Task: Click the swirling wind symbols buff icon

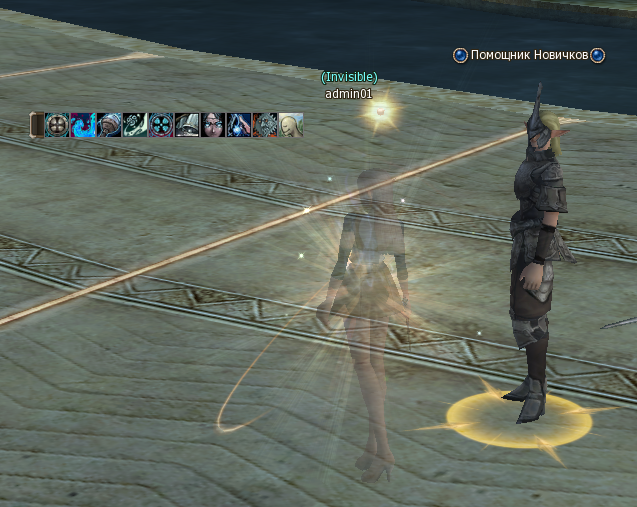Action: click(135, 125)
